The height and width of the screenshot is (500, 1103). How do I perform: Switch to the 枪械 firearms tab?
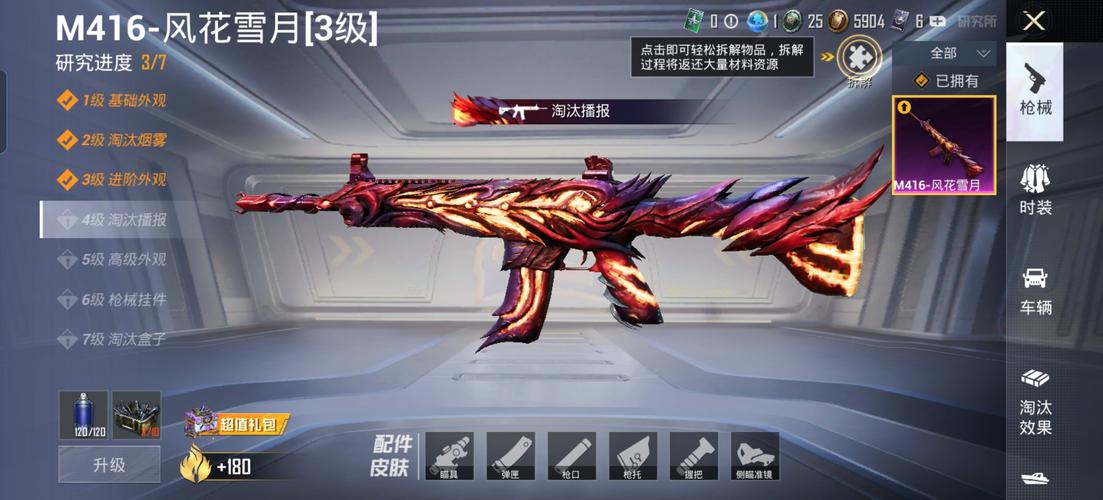point(1034,90)
